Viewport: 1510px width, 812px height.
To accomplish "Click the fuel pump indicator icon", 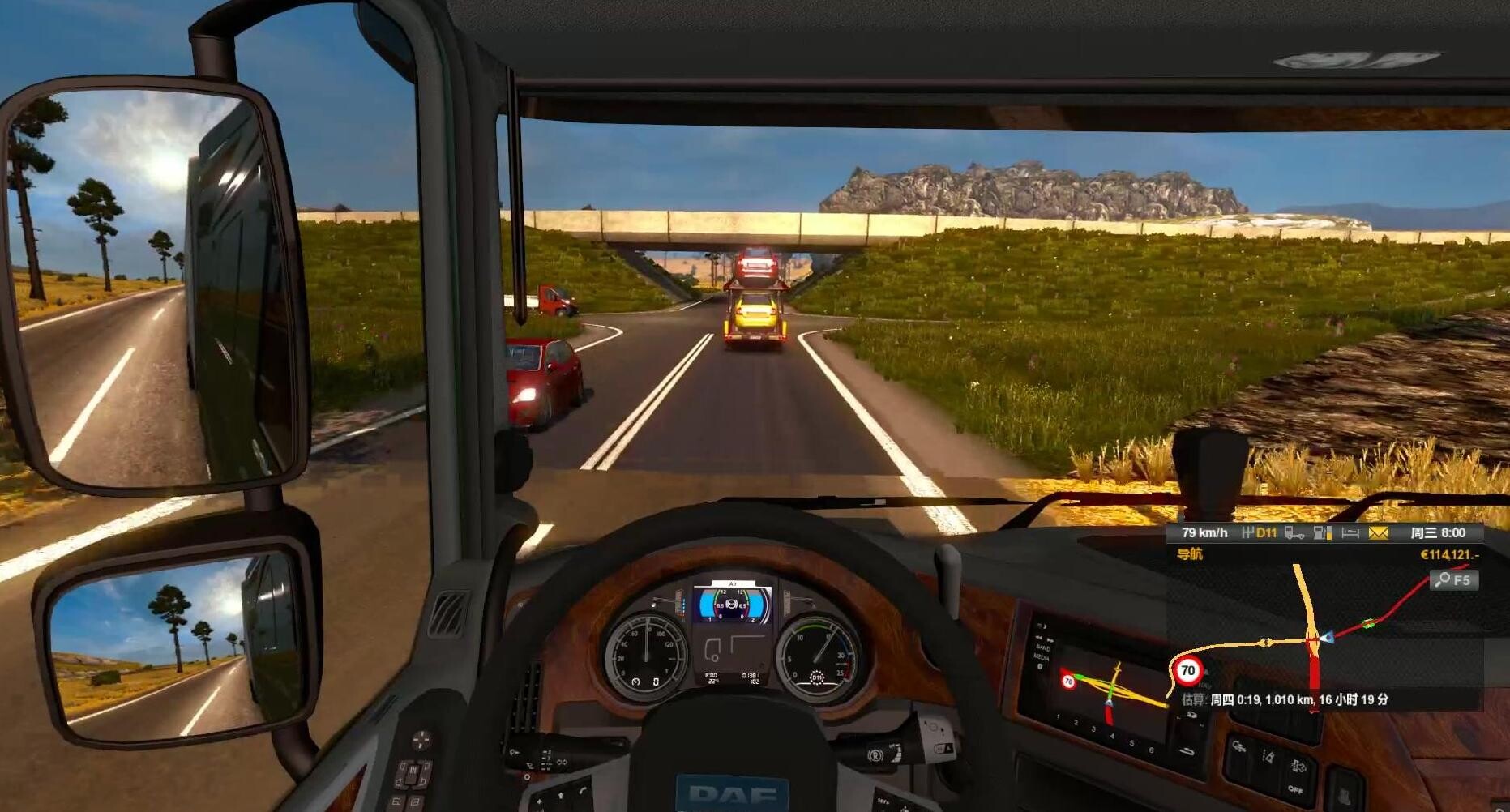I will pyautogui.click(x=1323, y=532).
